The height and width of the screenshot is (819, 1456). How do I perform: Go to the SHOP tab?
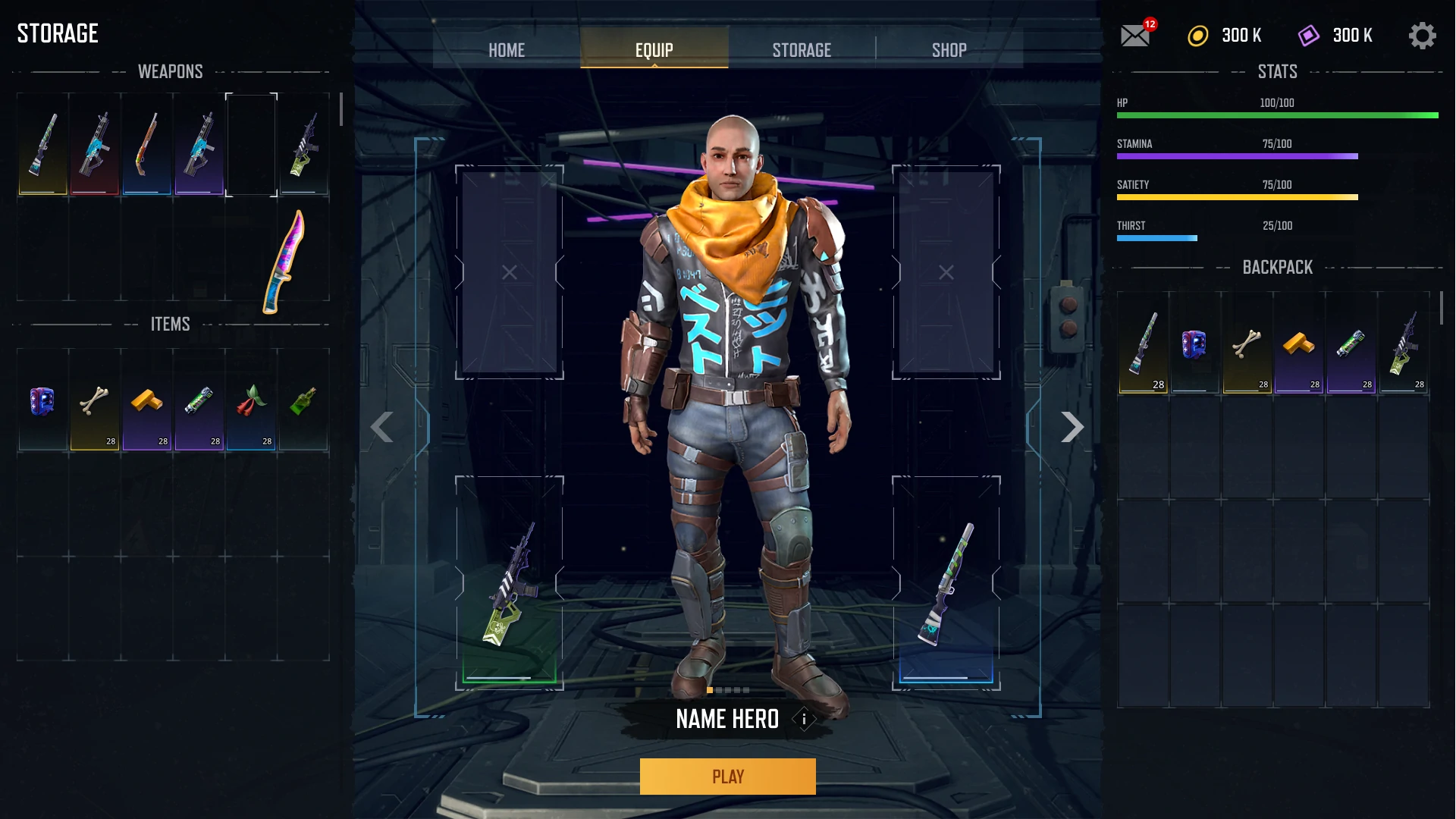pyautogui.click(x=949, y=50)
